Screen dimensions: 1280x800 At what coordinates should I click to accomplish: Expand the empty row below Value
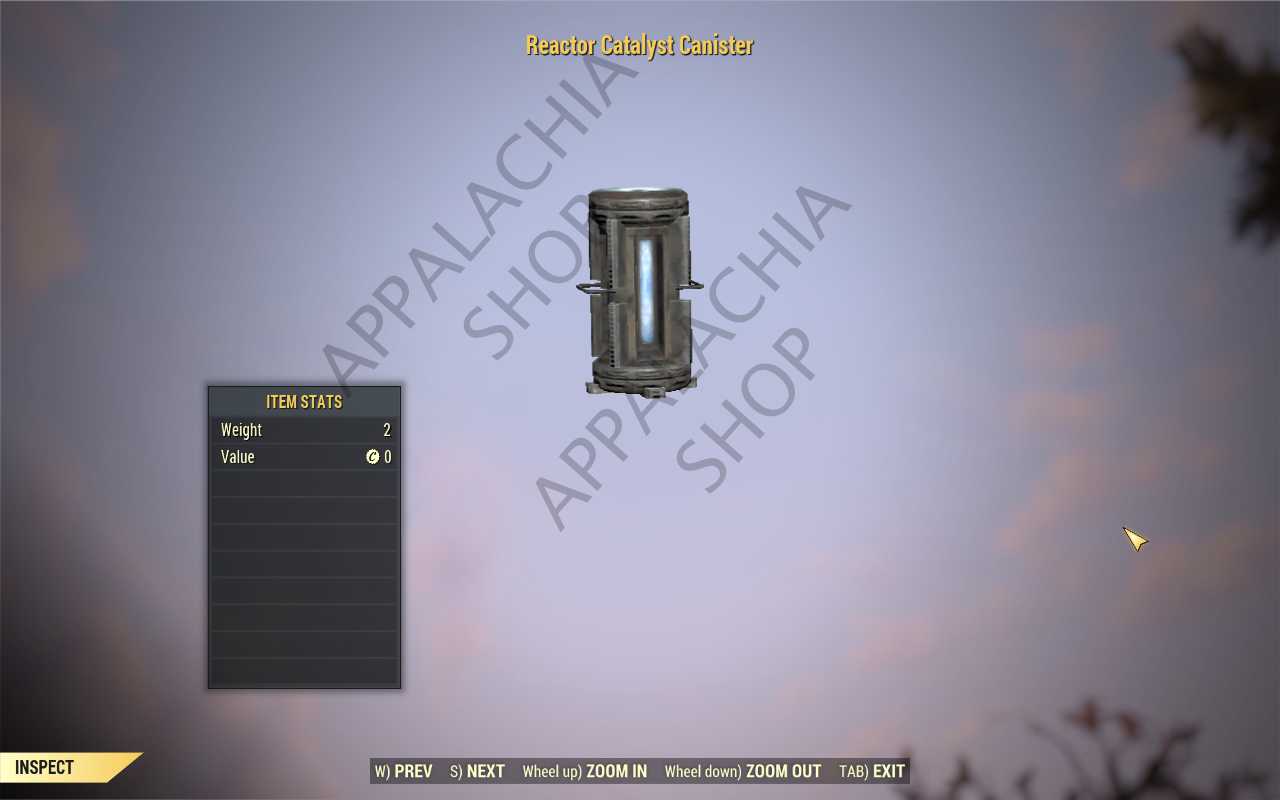point(304,484)
